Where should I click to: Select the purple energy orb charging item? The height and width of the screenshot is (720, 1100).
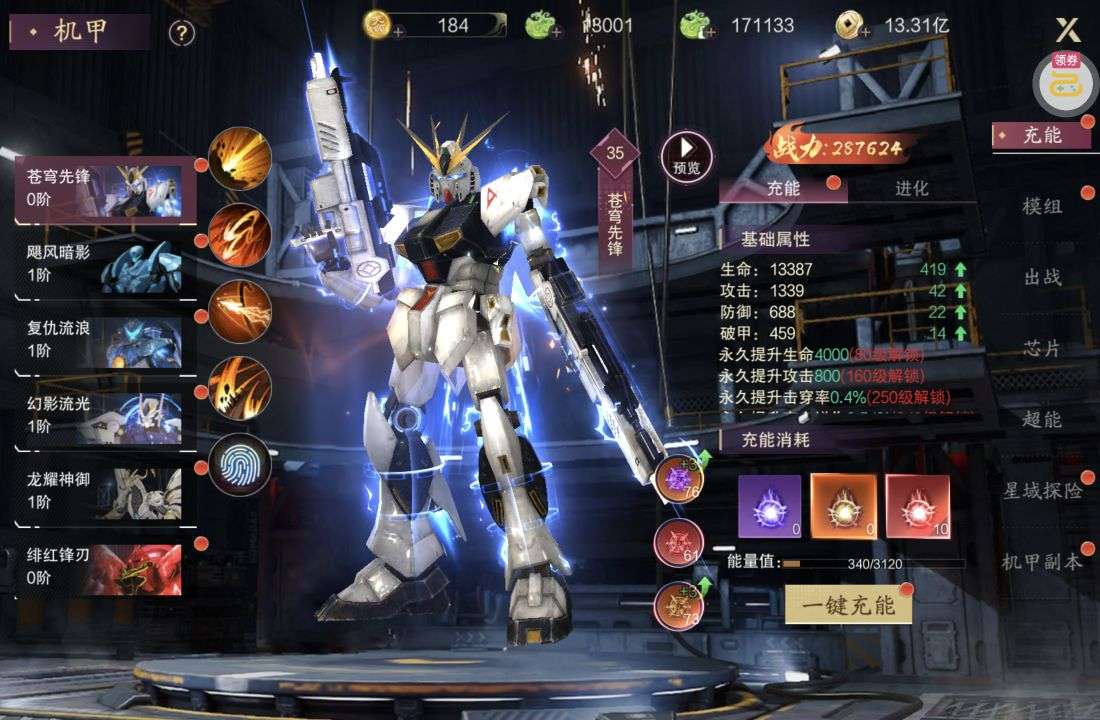point(769,506)
